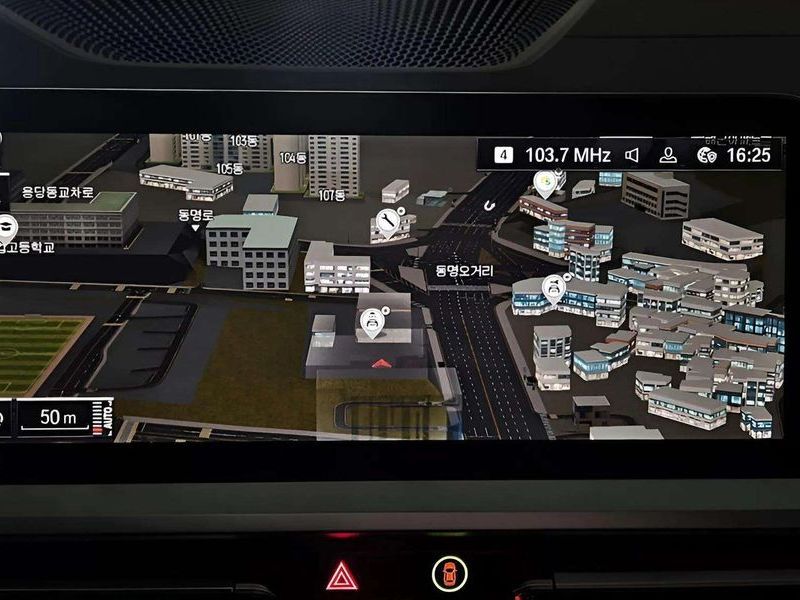This screenshot has height=600, width=800.
Task: Click the orange circular car button
Action: [449, 574]
